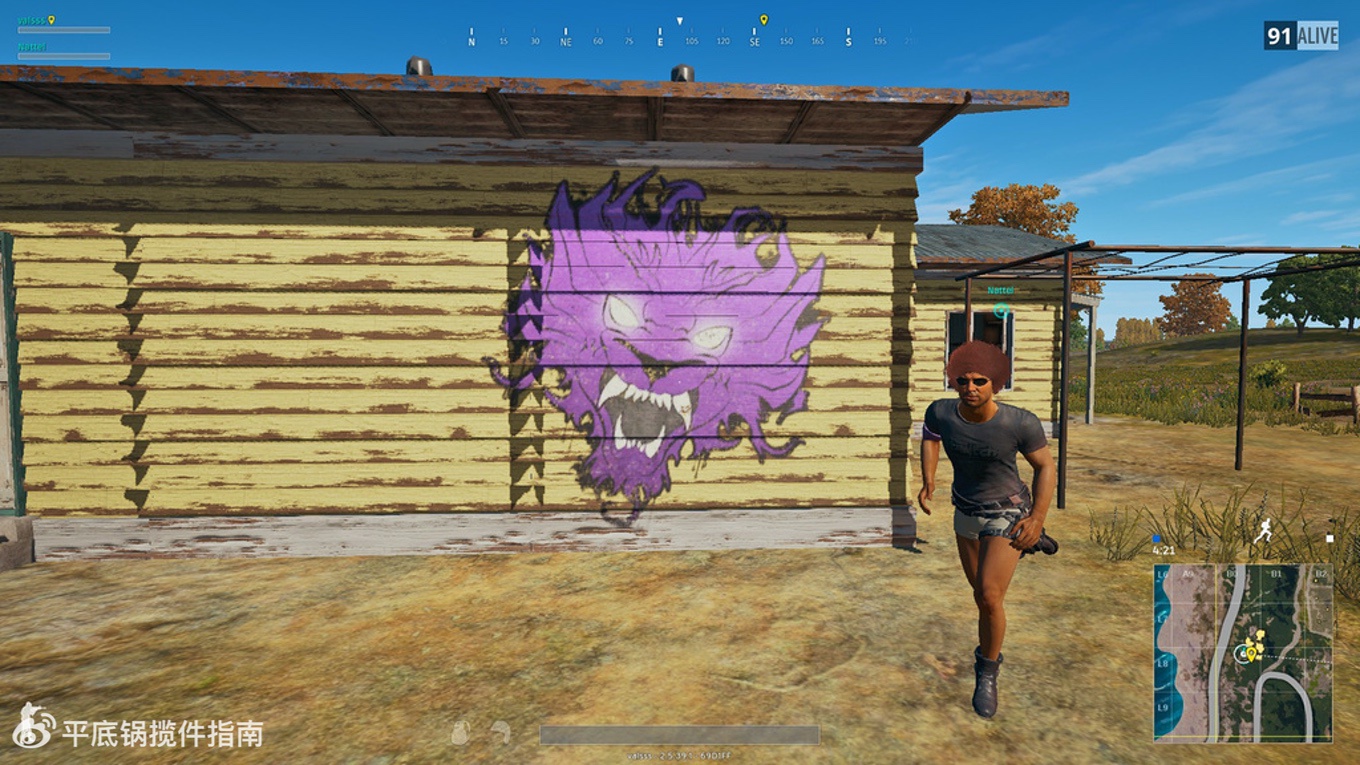Select the backpack icon beside the health bar
Screen dimensions: 1360x765
click(x=460, y=733)
